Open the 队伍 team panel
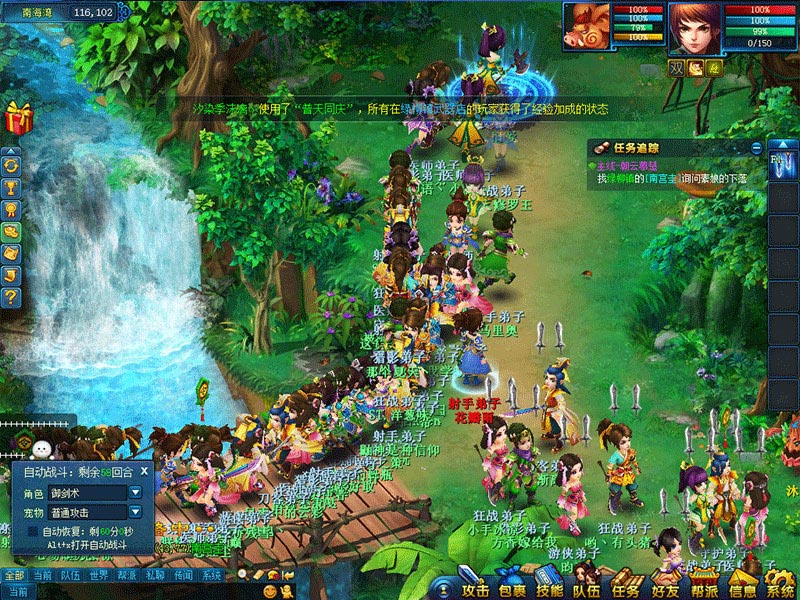 pos(586,586)
